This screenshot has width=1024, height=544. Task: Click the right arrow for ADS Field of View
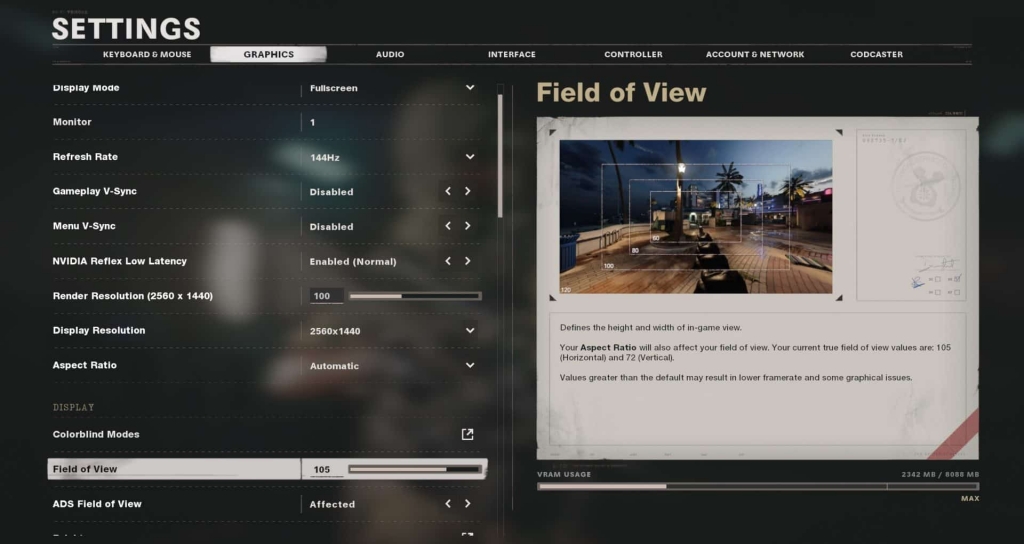click(467, 504)
